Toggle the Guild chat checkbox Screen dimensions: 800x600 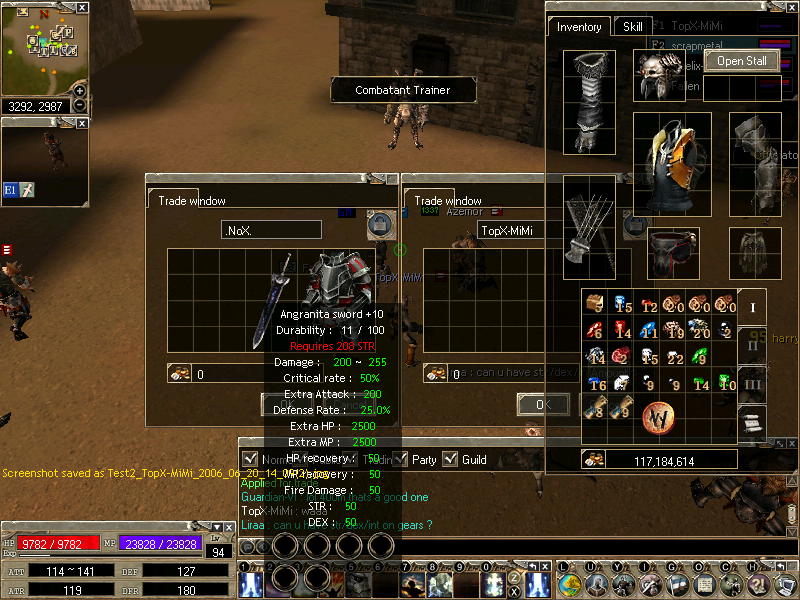point(450,459)
